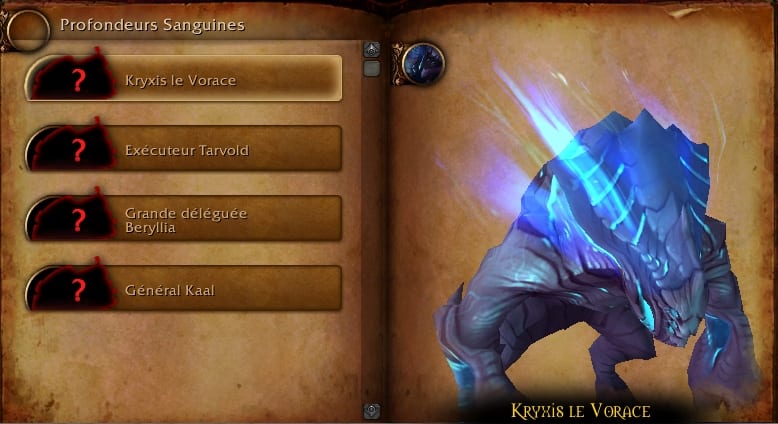Click the round button beside Profondeurs Sanguines
Screen dimensions: 778x424
27,31
